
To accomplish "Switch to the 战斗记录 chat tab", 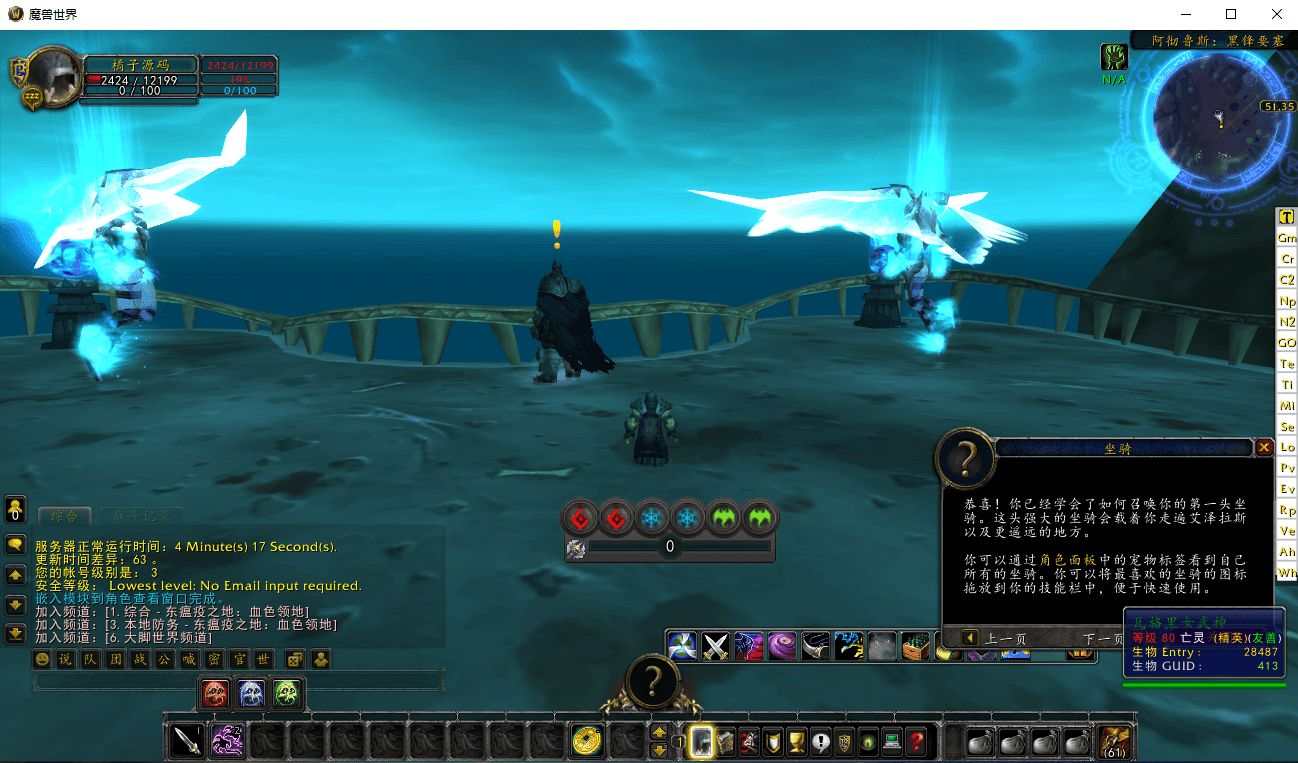I will point(140,516).
